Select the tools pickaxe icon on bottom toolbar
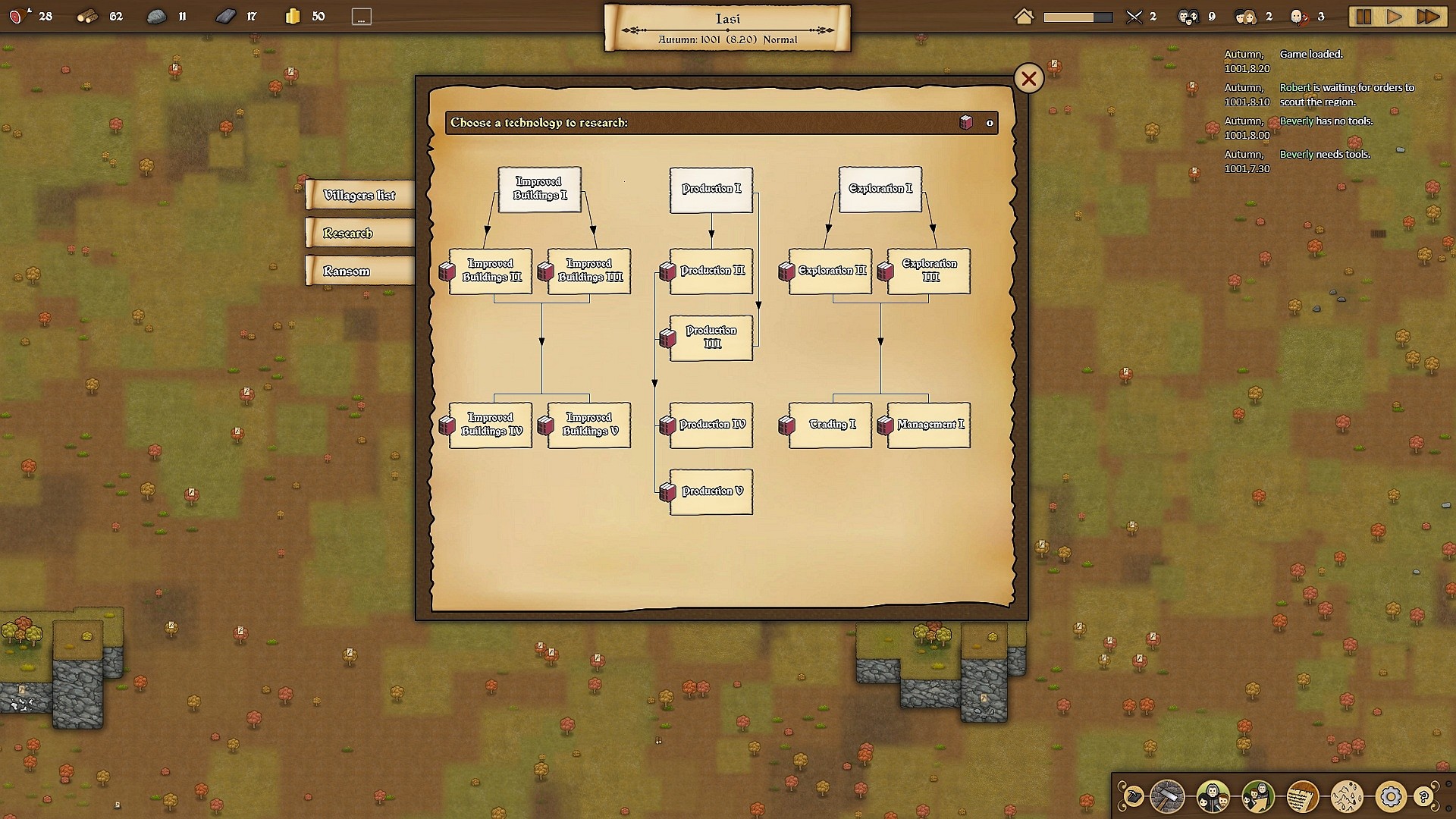 point(1134,796)
